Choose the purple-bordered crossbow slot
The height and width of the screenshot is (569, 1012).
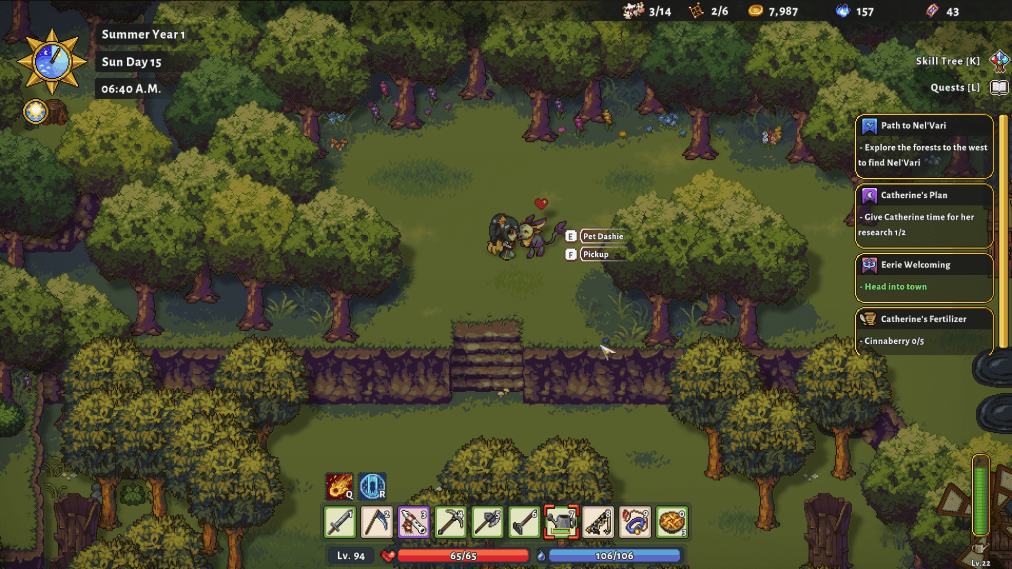click(x=414, y=522)
